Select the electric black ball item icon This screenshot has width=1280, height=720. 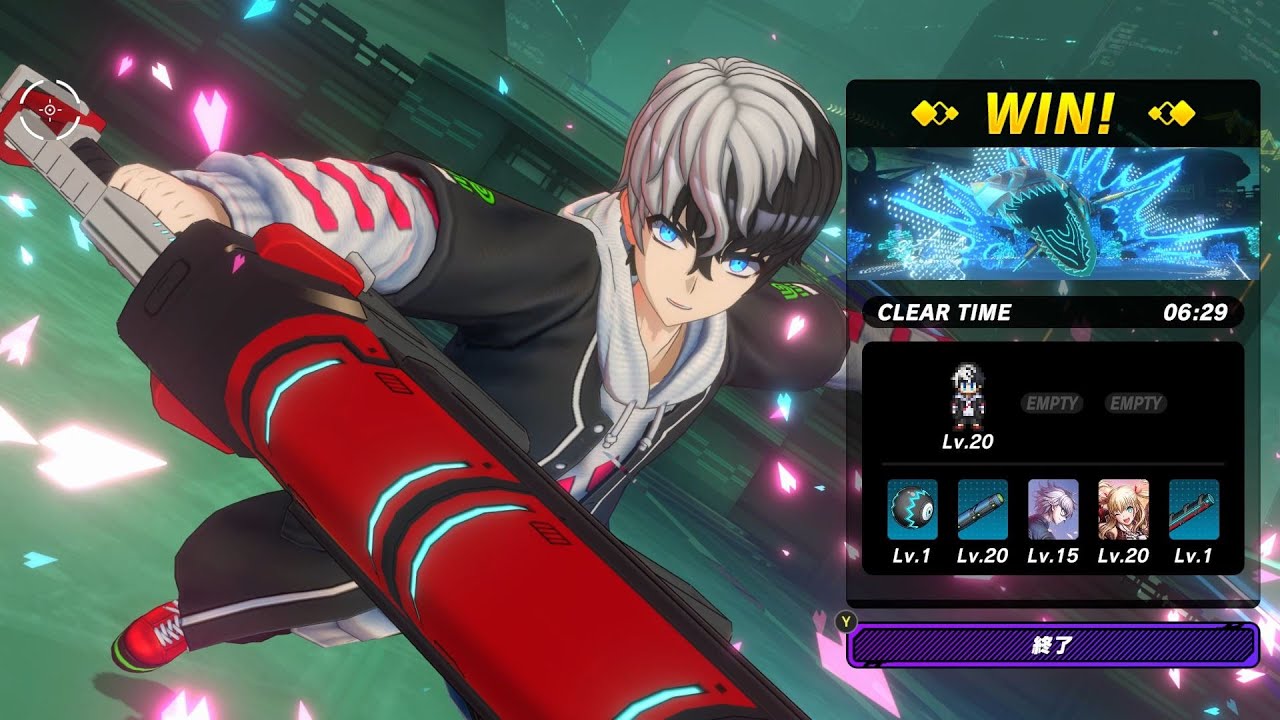[912, 509]
